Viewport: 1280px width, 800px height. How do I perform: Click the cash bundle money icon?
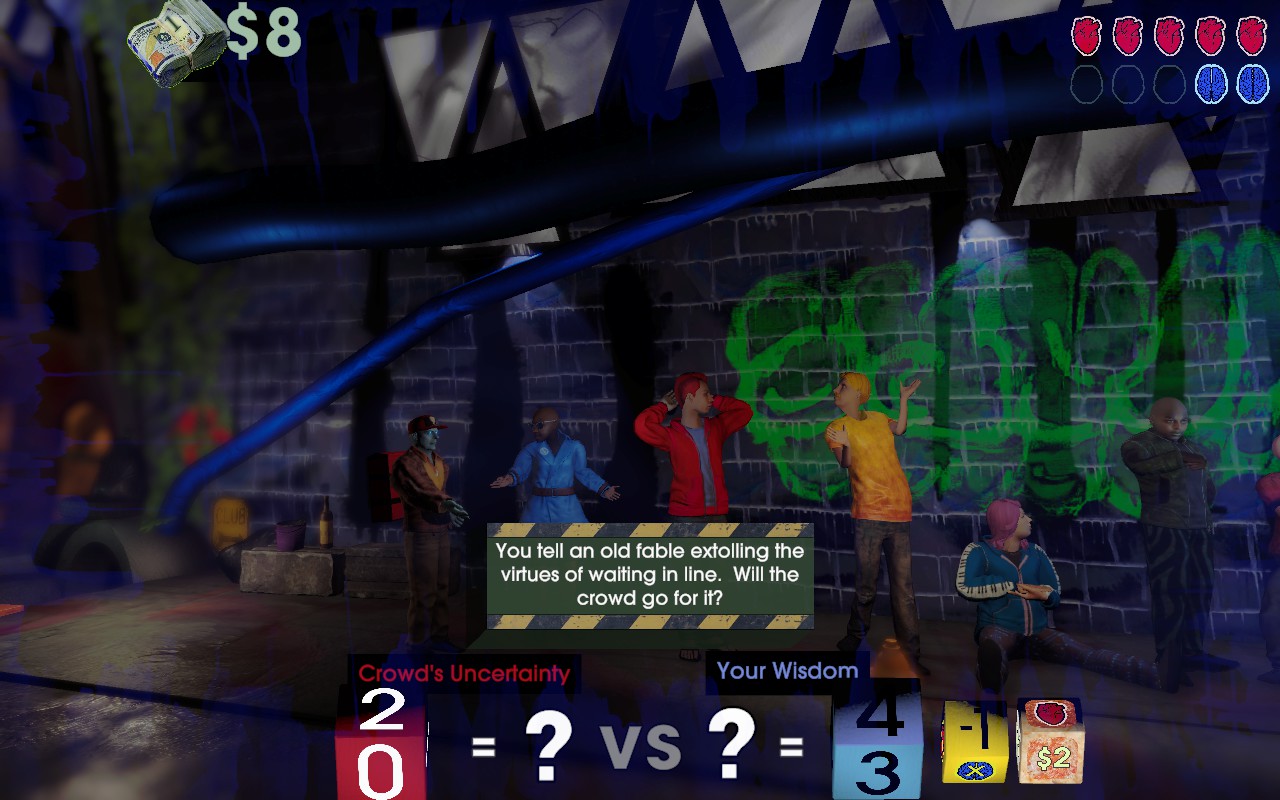coord(175,40)
